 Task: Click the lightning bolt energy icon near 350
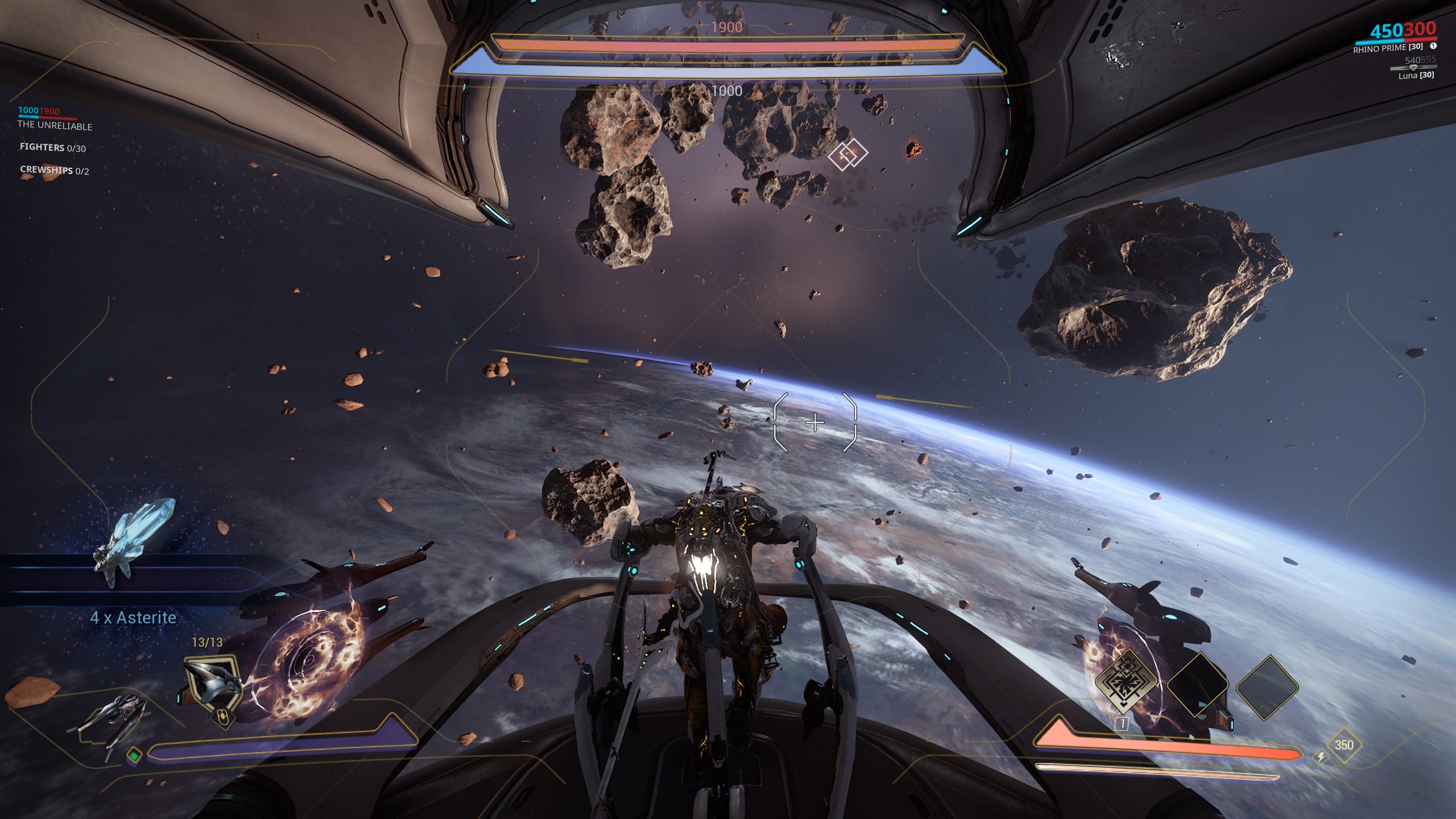coord(1321,757)
